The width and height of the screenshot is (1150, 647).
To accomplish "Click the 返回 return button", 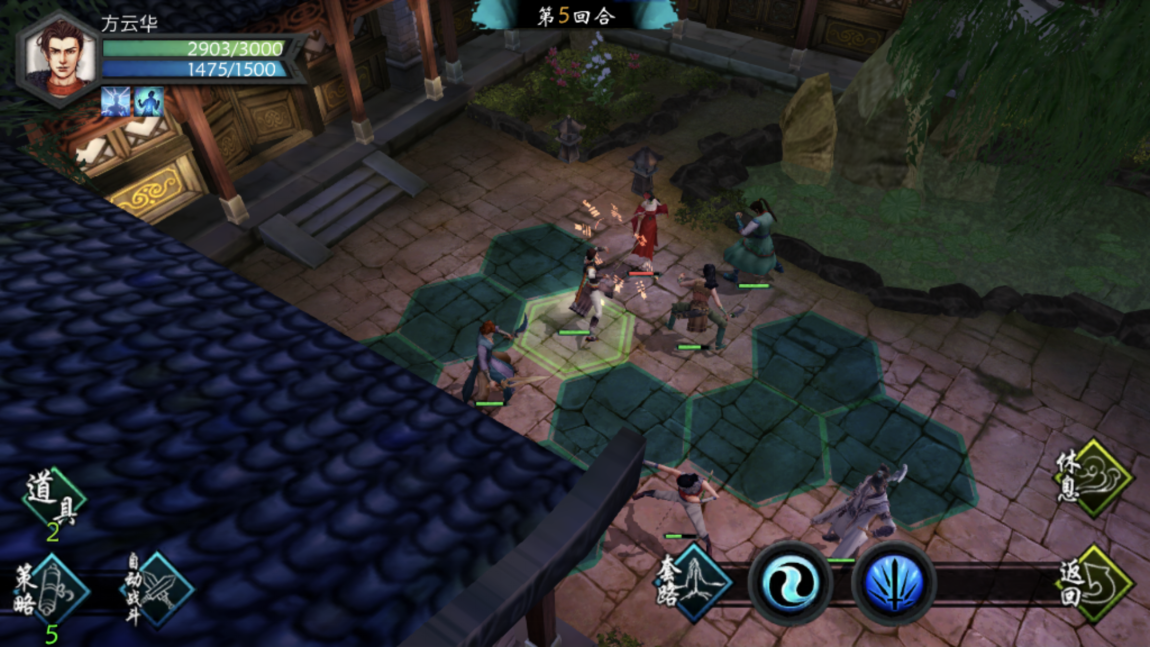I will coord(1094,583).
